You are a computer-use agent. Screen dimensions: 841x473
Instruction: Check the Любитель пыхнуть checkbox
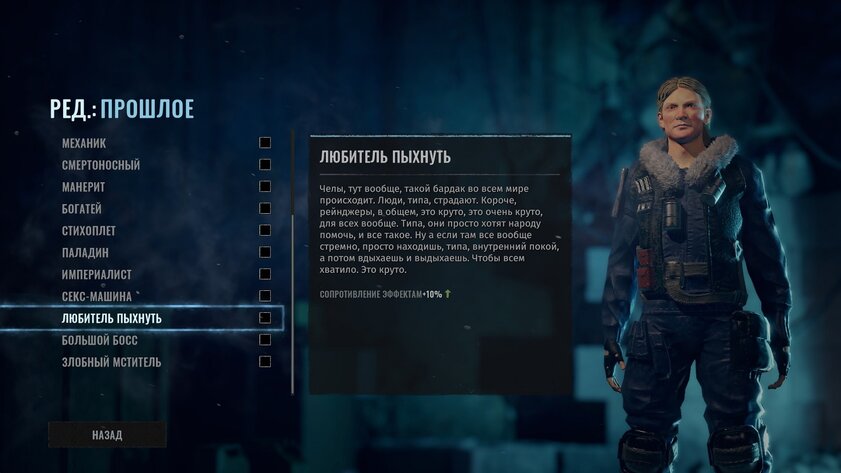click(x=265, y=318)
